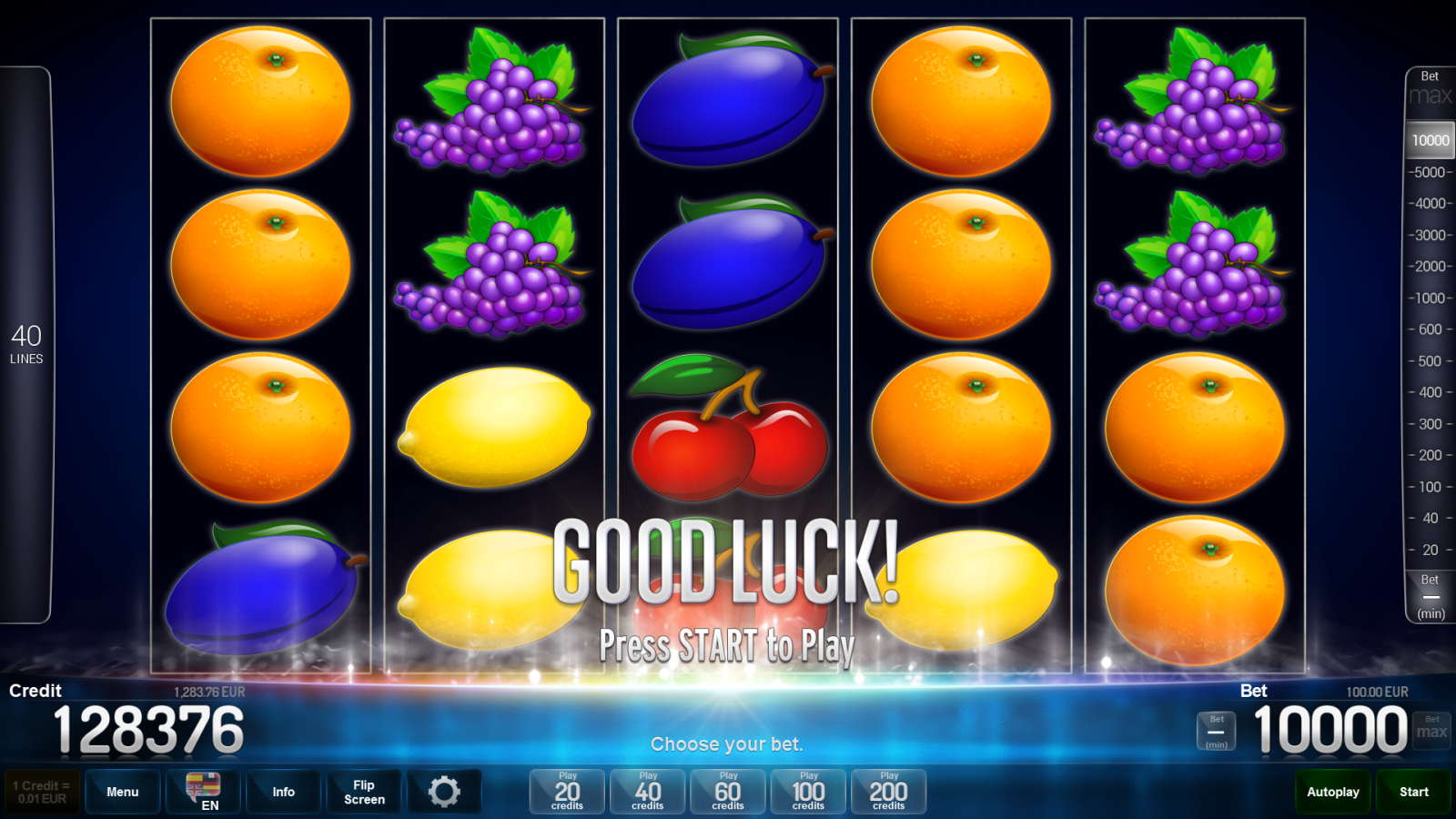Activate the Flip Screen option
Screen dimensions: 1456x819
pyautogui.click(x=363, y=792)
